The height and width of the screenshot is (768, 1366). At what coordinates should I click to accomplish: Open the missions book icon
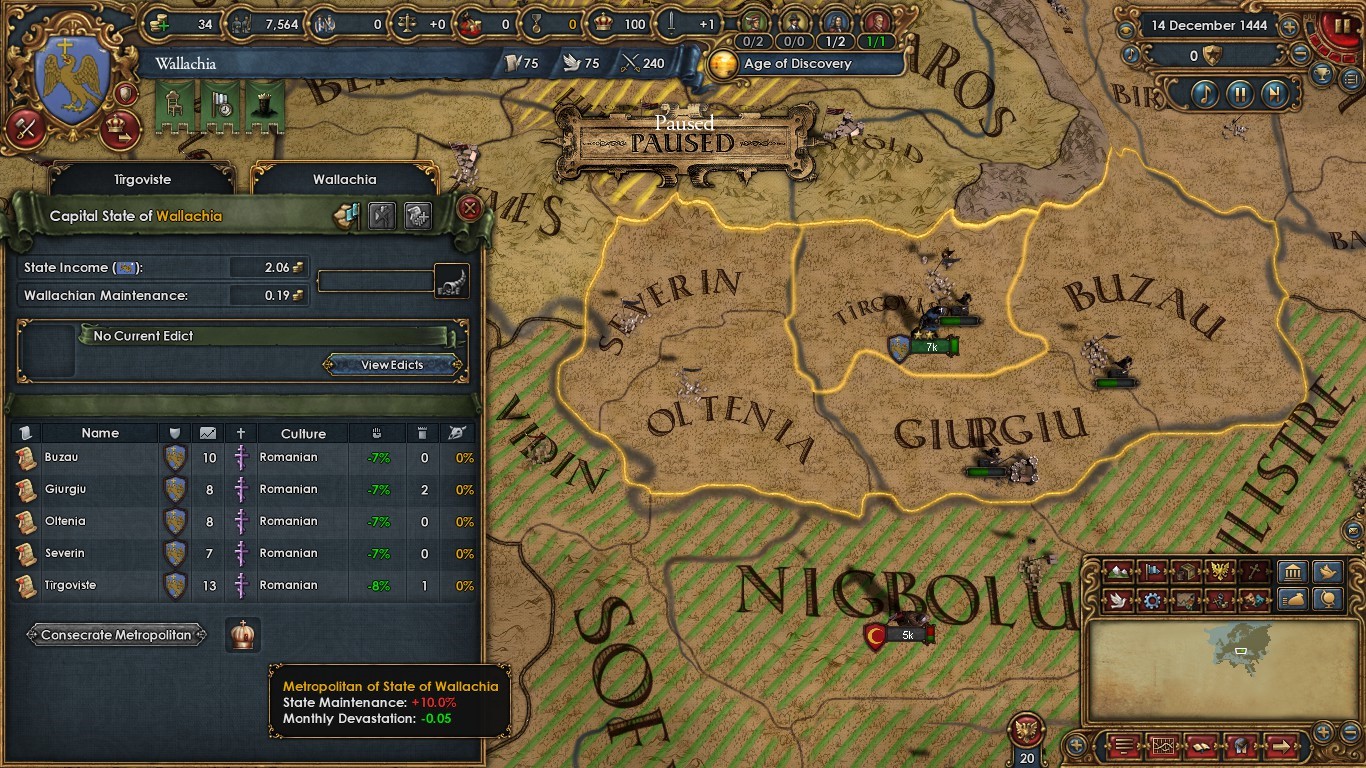click(1201, 747)
